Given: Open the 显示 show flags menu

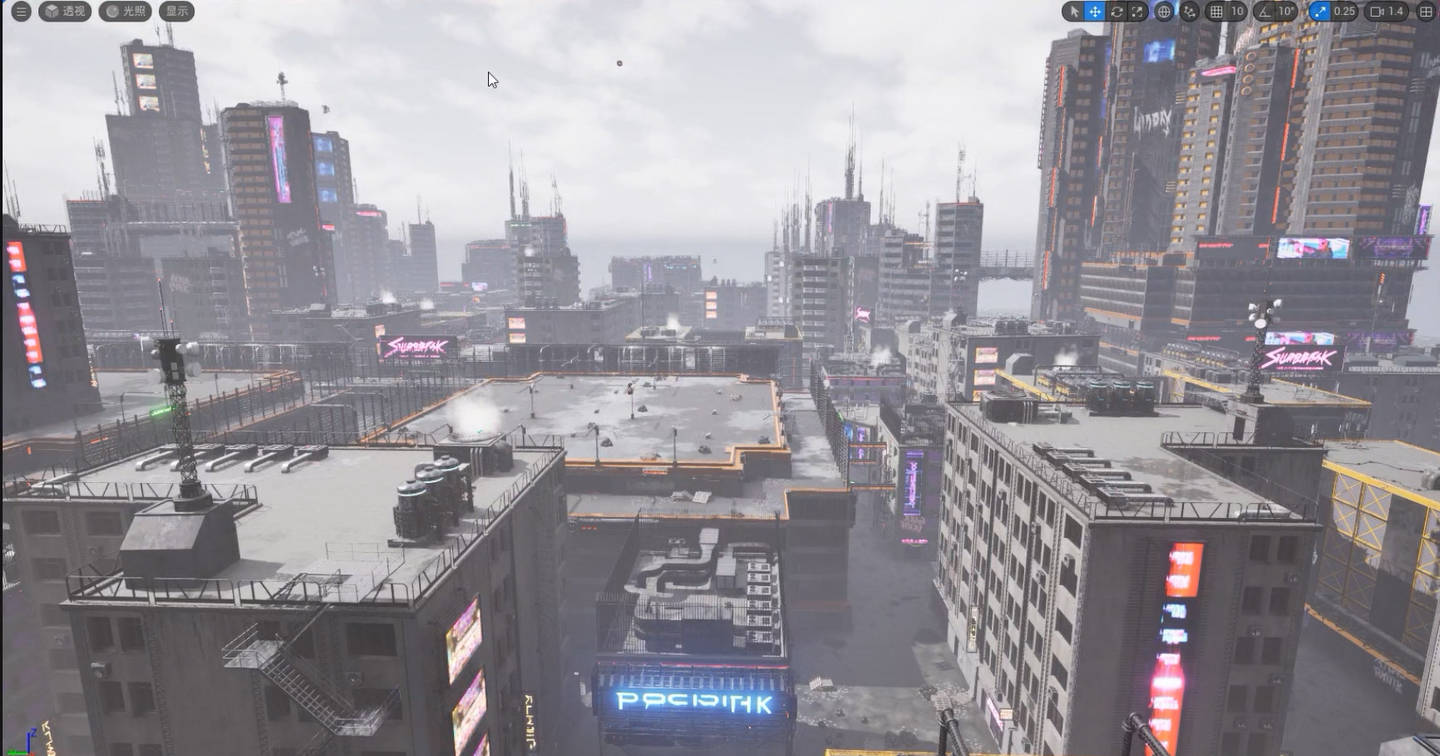Looking at the screenshot, I should [x=176, y=11].
